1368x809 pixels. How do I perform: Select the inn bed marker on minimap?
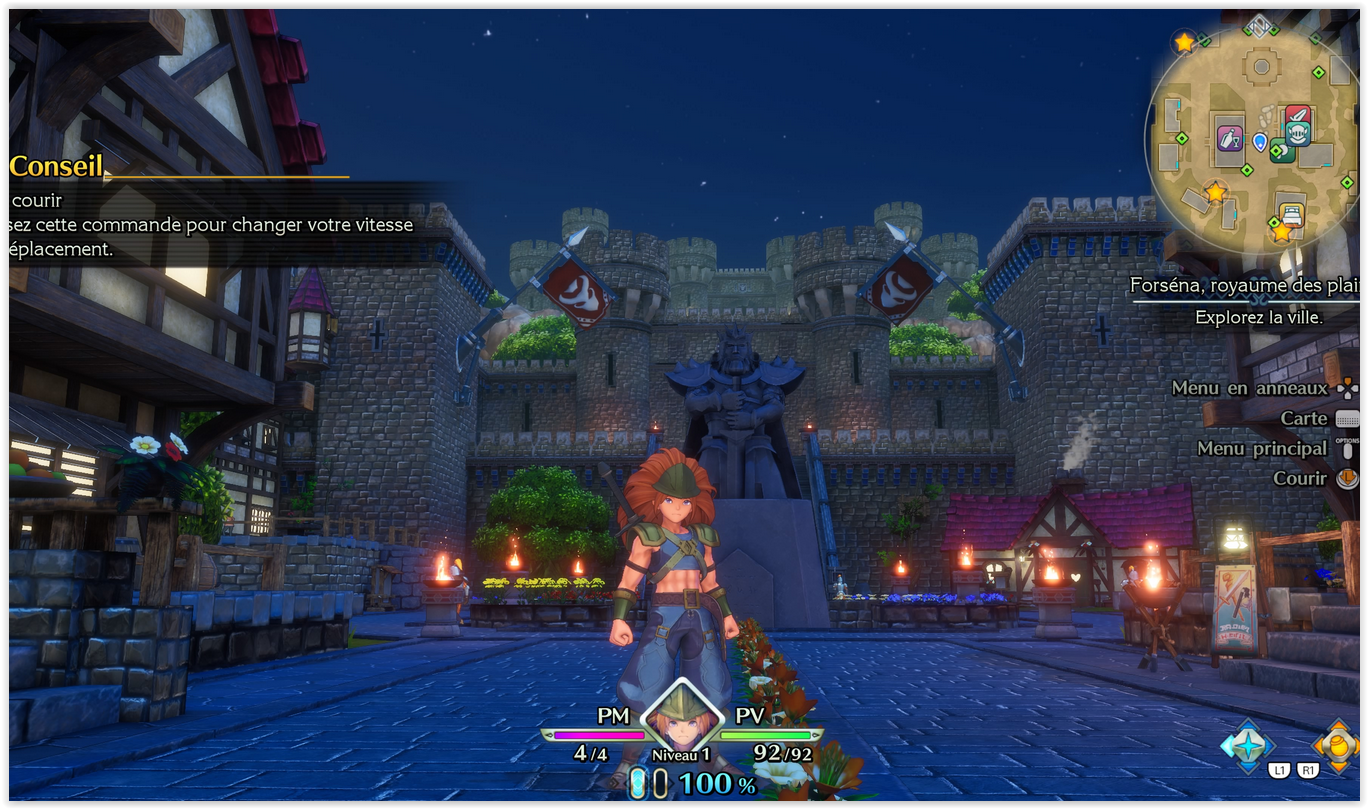[1291, 213]
